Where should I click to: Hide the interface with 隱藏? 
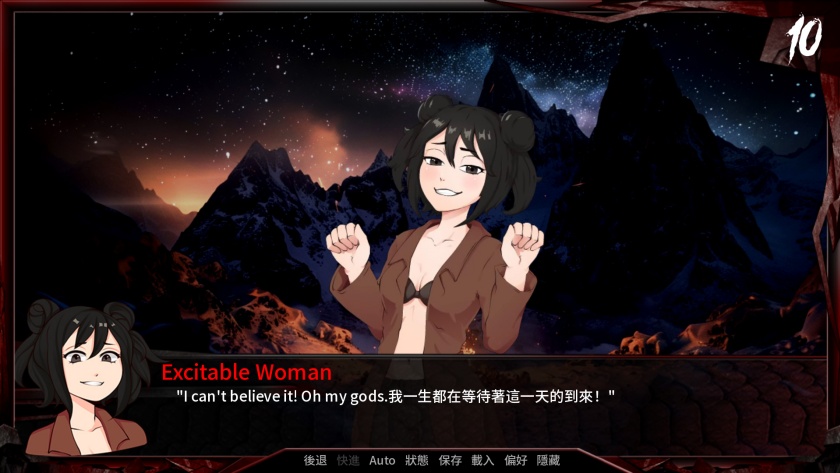coord(549,460)
